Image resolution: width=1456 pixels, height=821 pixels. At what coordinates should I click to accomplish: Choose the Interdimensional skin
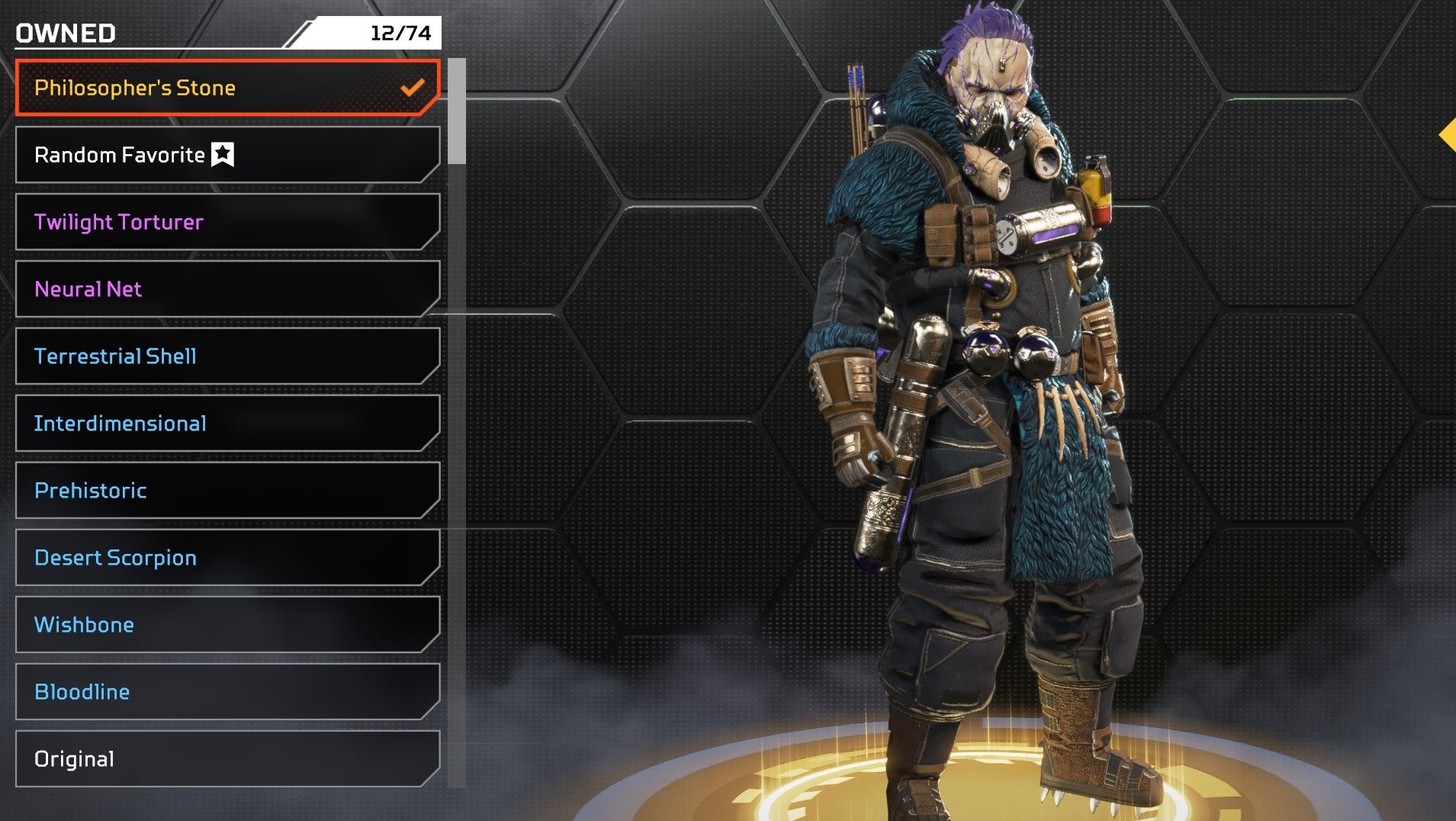tap(227, 423)
